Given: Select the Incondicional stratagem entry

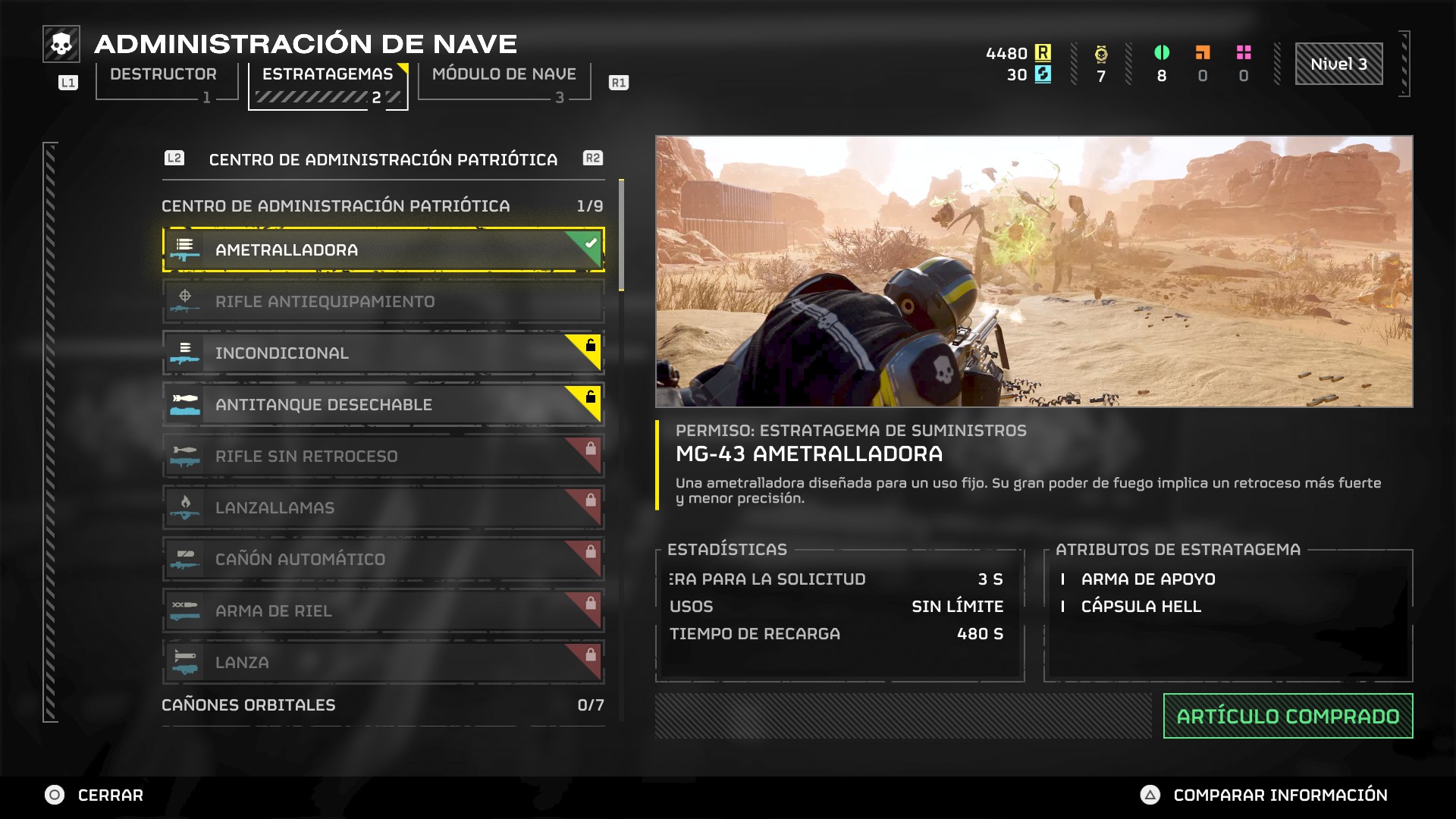Looking at the screenshot, I should 383,353.
